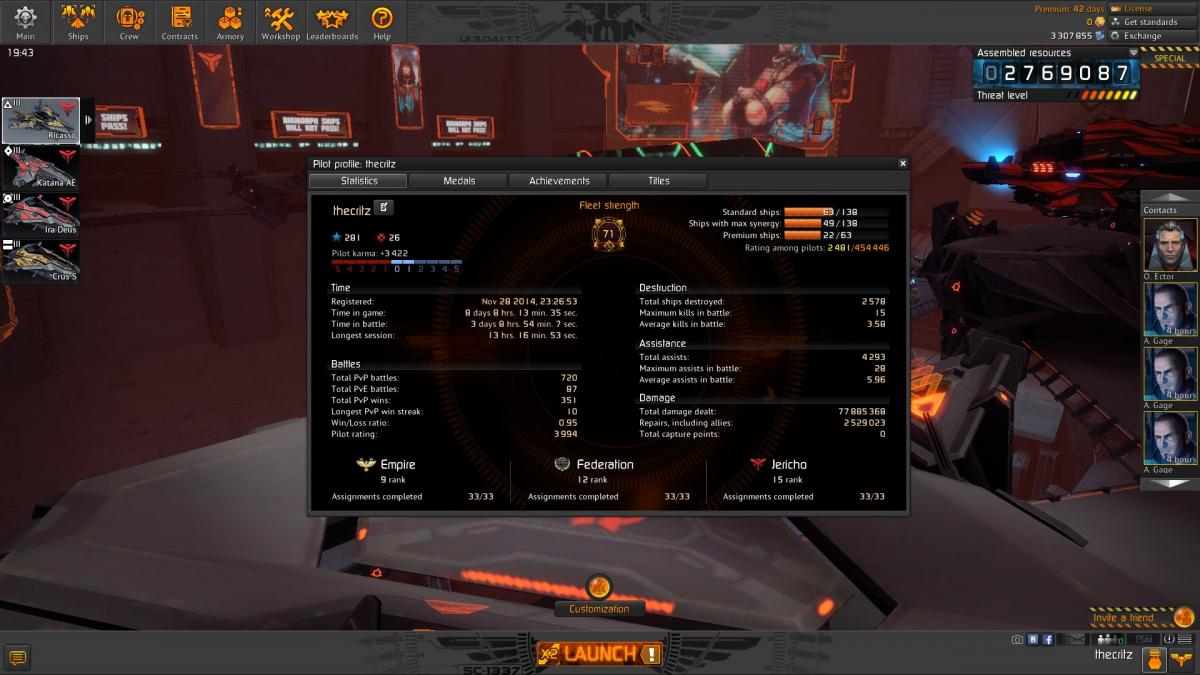Select the Katana AE ship slot
The width and height of the screenshot is (1200, 675).
click(x=41, y=167)
